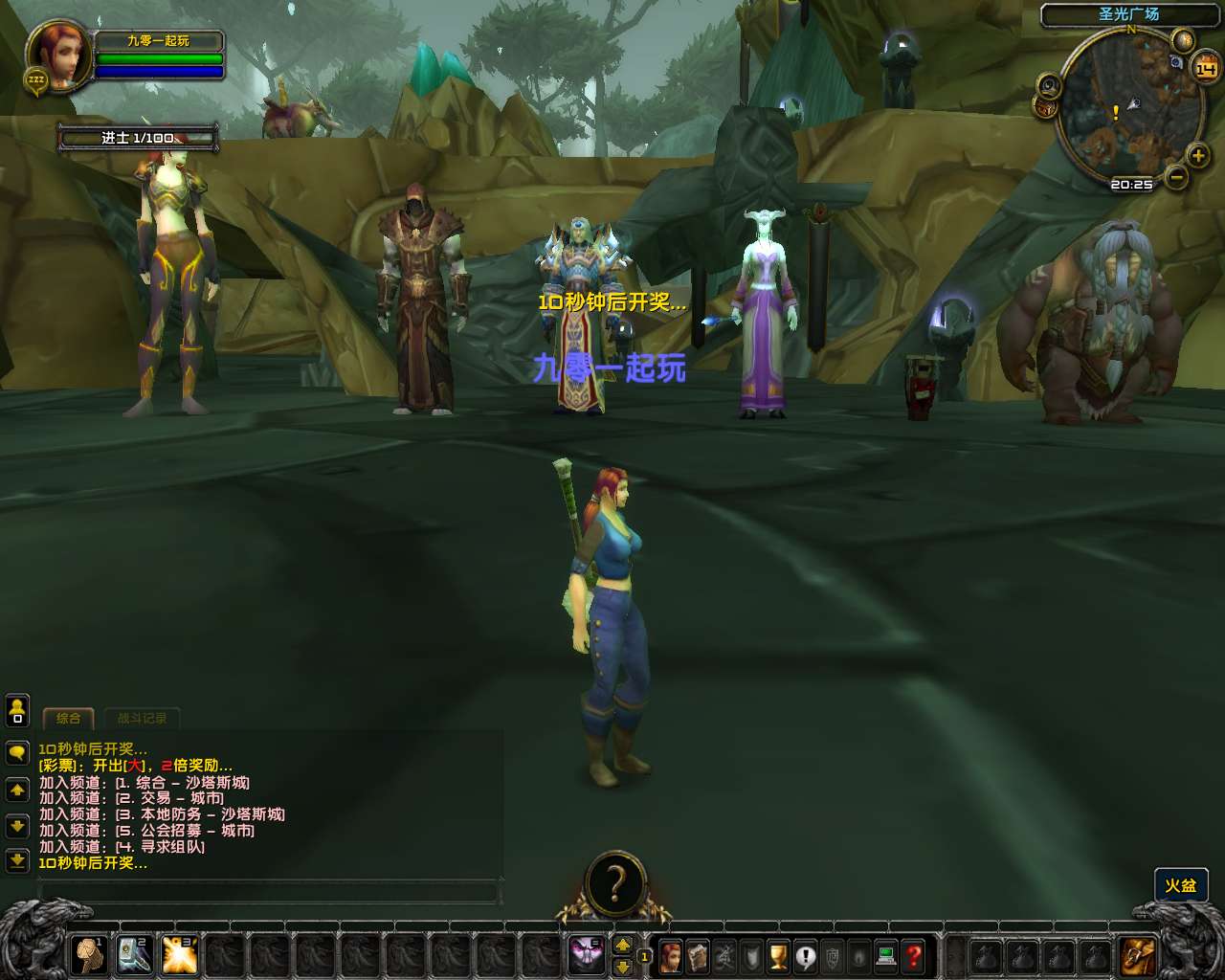Click the chat scroll-up arrow button
Screen dimensions: 1225x980
coord(17,791)
